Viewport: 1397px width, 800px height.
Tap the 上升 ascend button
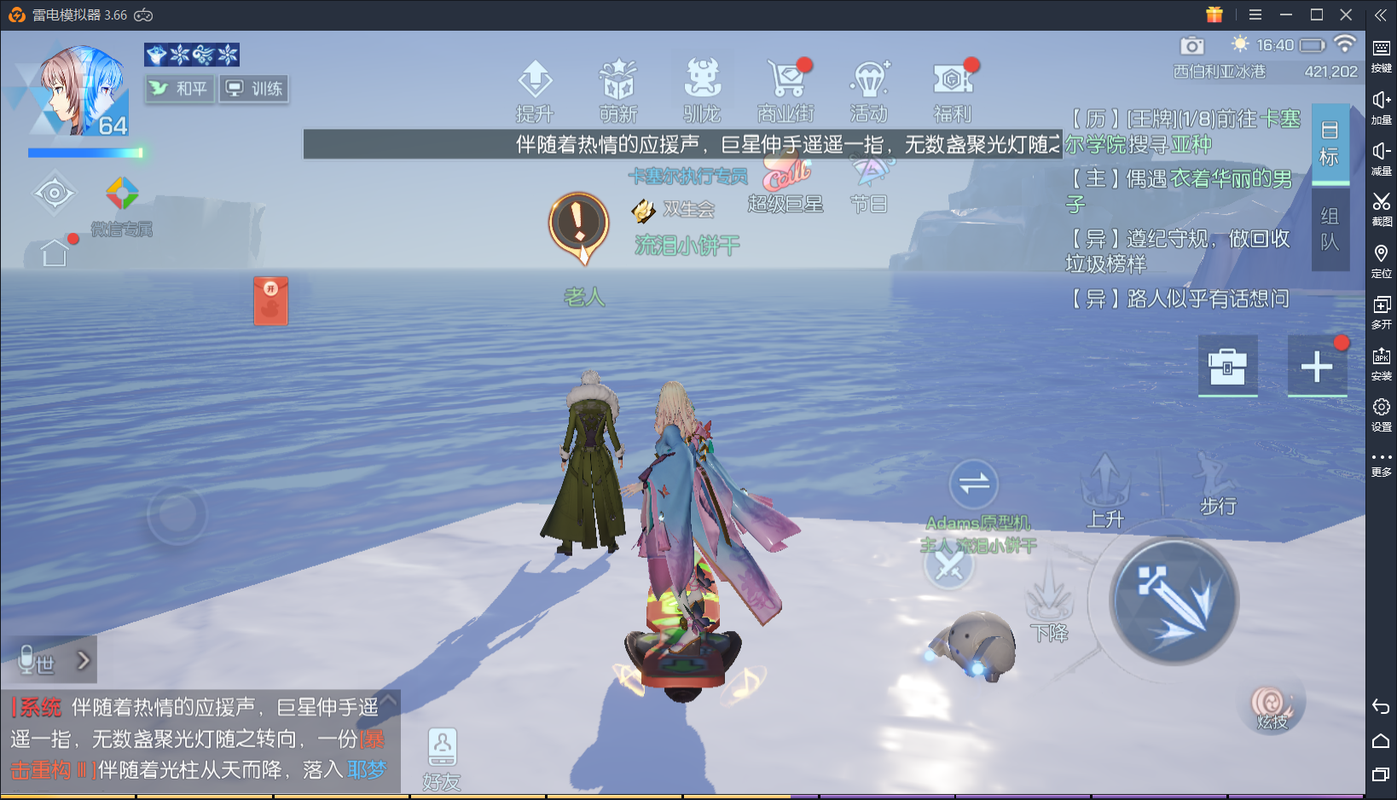(1106, 490)
